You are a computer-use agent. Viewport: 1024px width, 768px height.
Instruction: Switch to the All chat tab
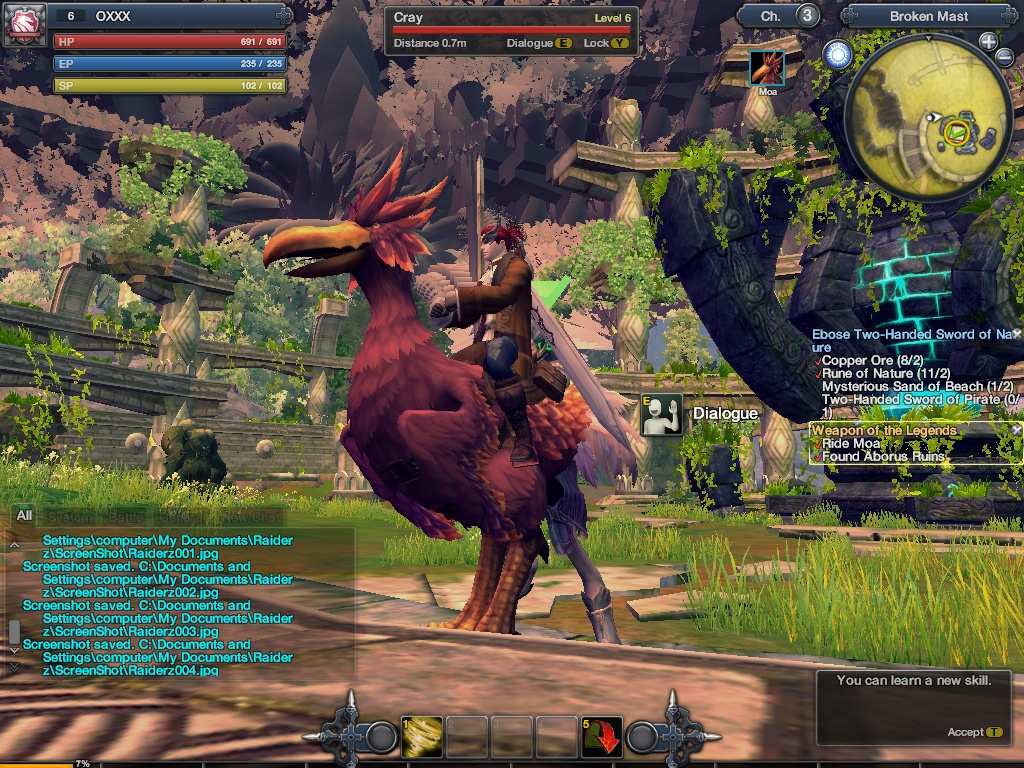pyautogui.click(x=24, y=515)
